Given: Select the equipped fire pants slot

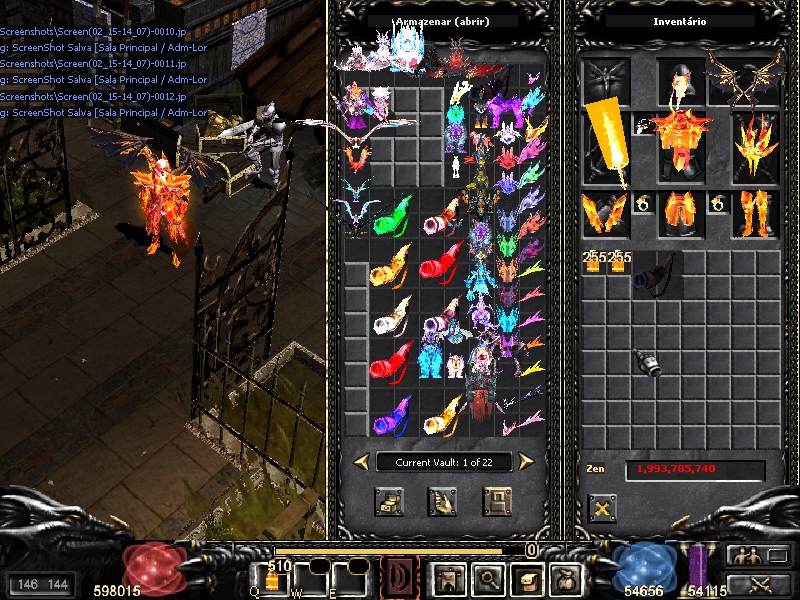Looking at the screenshot, I should 681,214.
